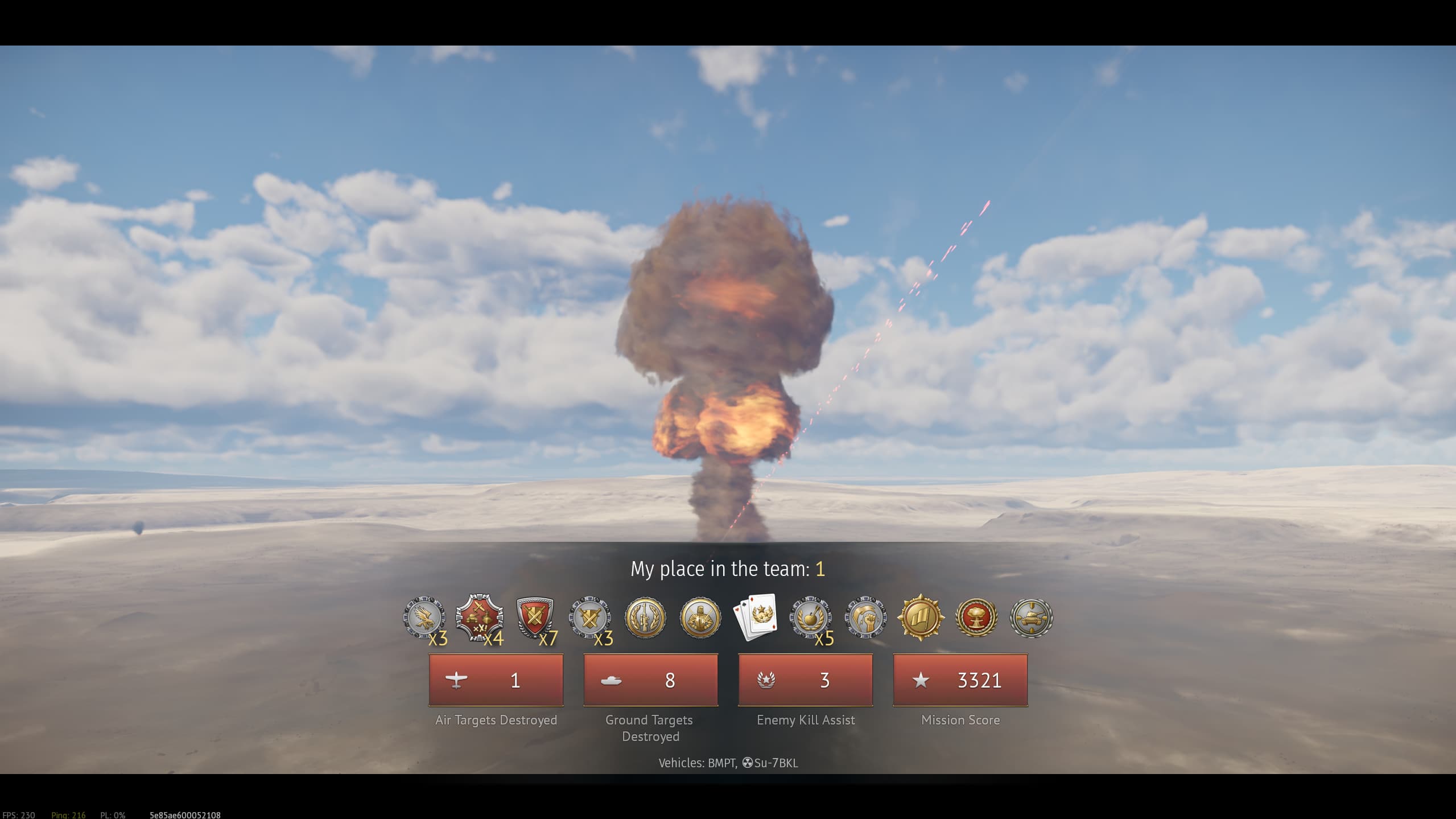Image resolution: width=1456 pixels, height=819 pixels.
Task: Open the gold sniper rifle medal
Action: pos(645,618)
